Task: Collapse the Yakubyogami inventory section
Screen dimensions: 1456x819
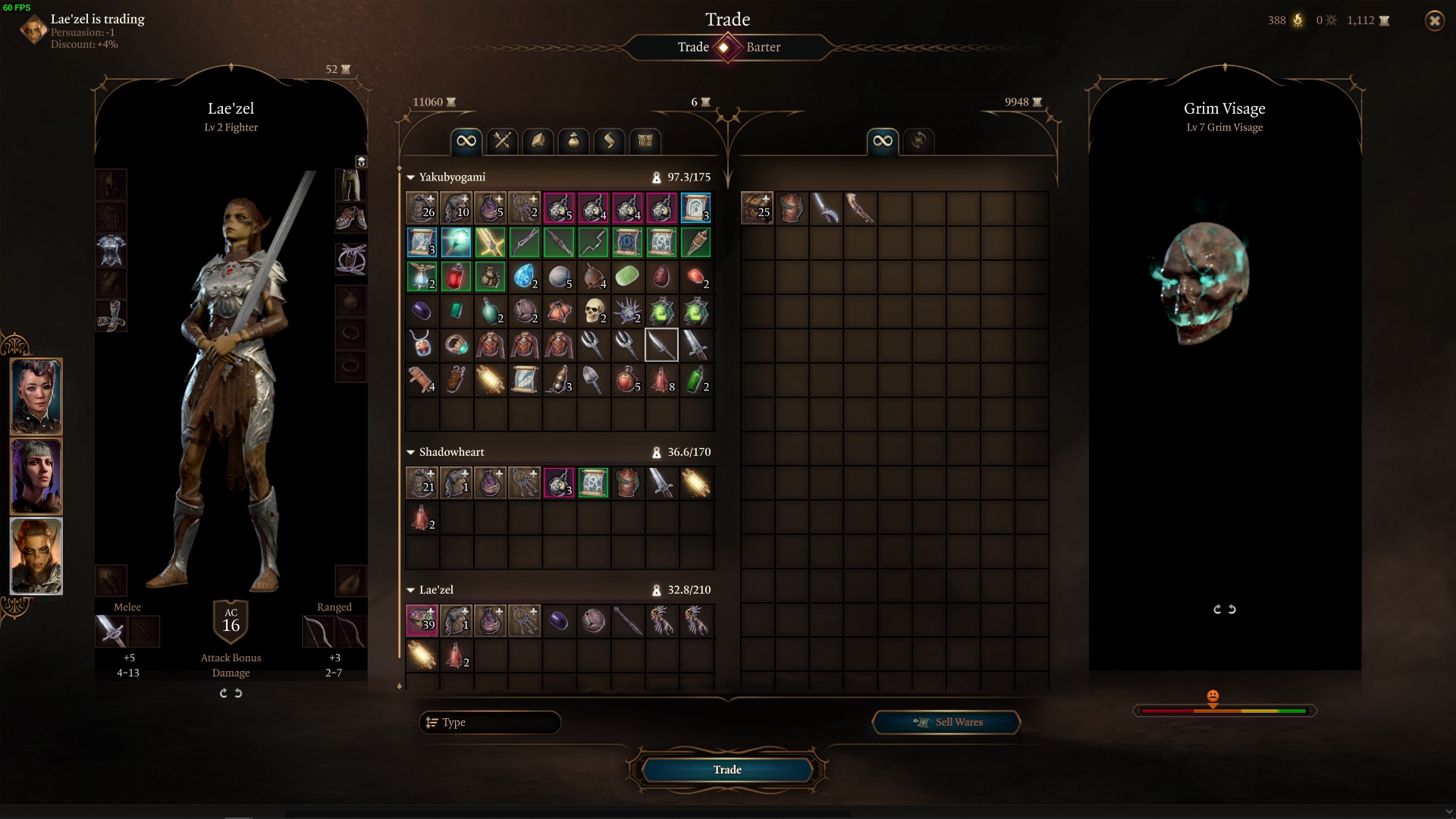Action: click(411, 177)
